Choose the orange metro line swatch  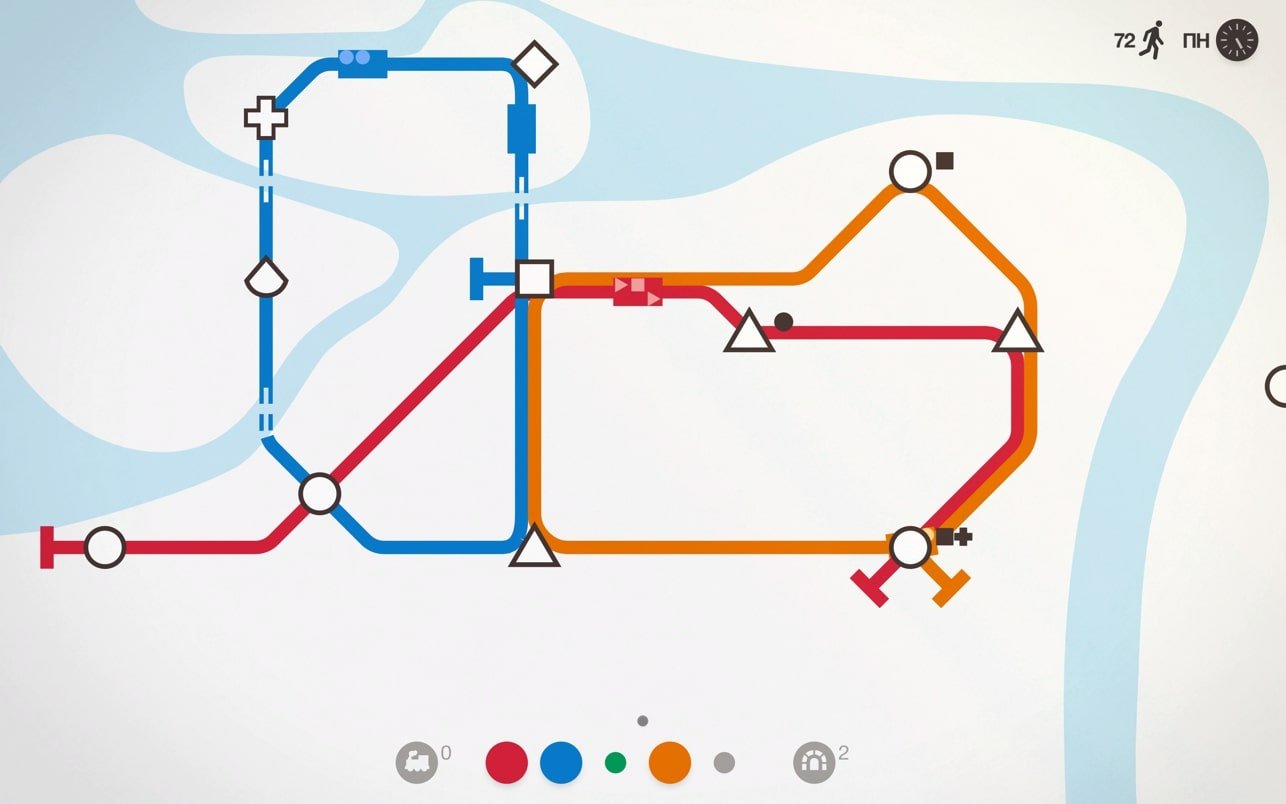pyautogui.click(x=670, y=763)
